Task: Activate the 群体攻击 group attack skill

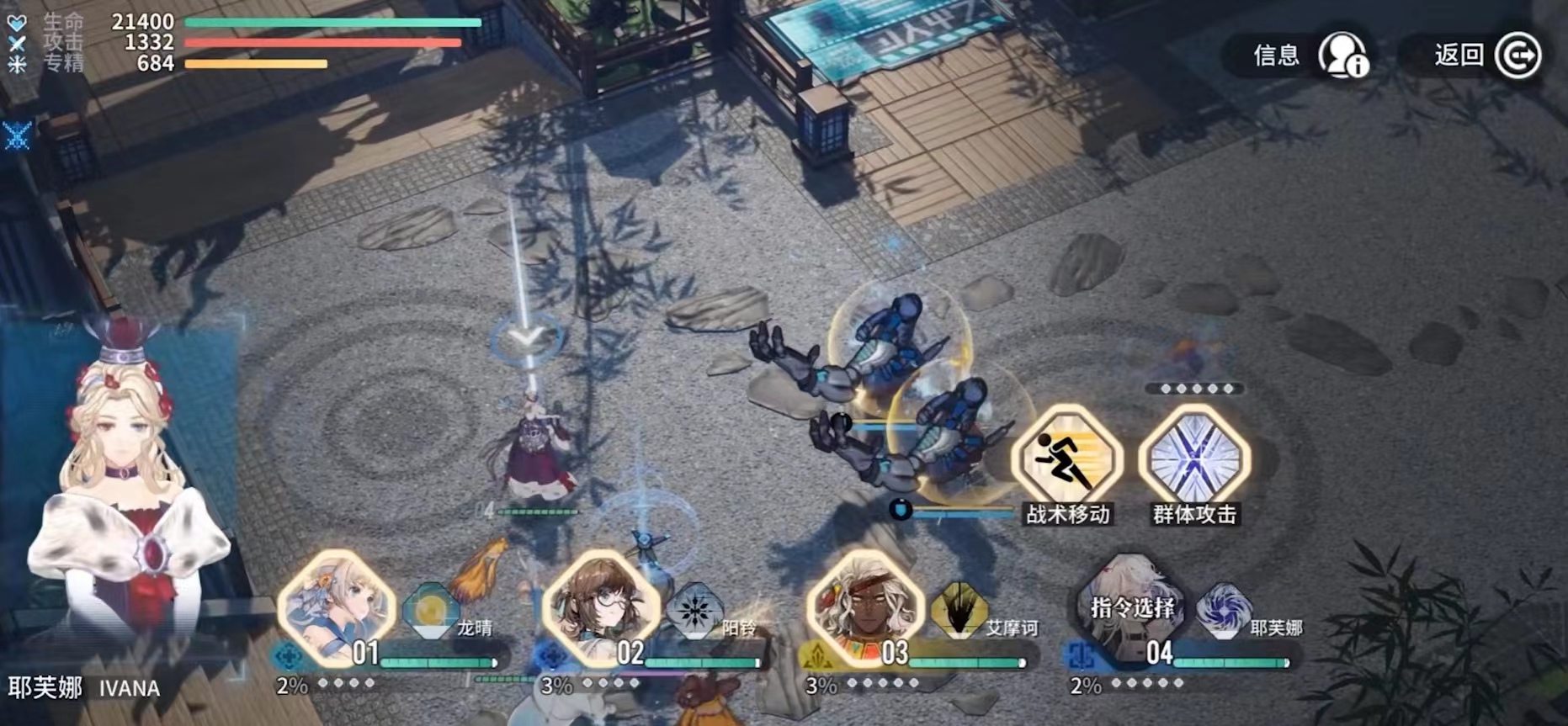Action: 1193,459
